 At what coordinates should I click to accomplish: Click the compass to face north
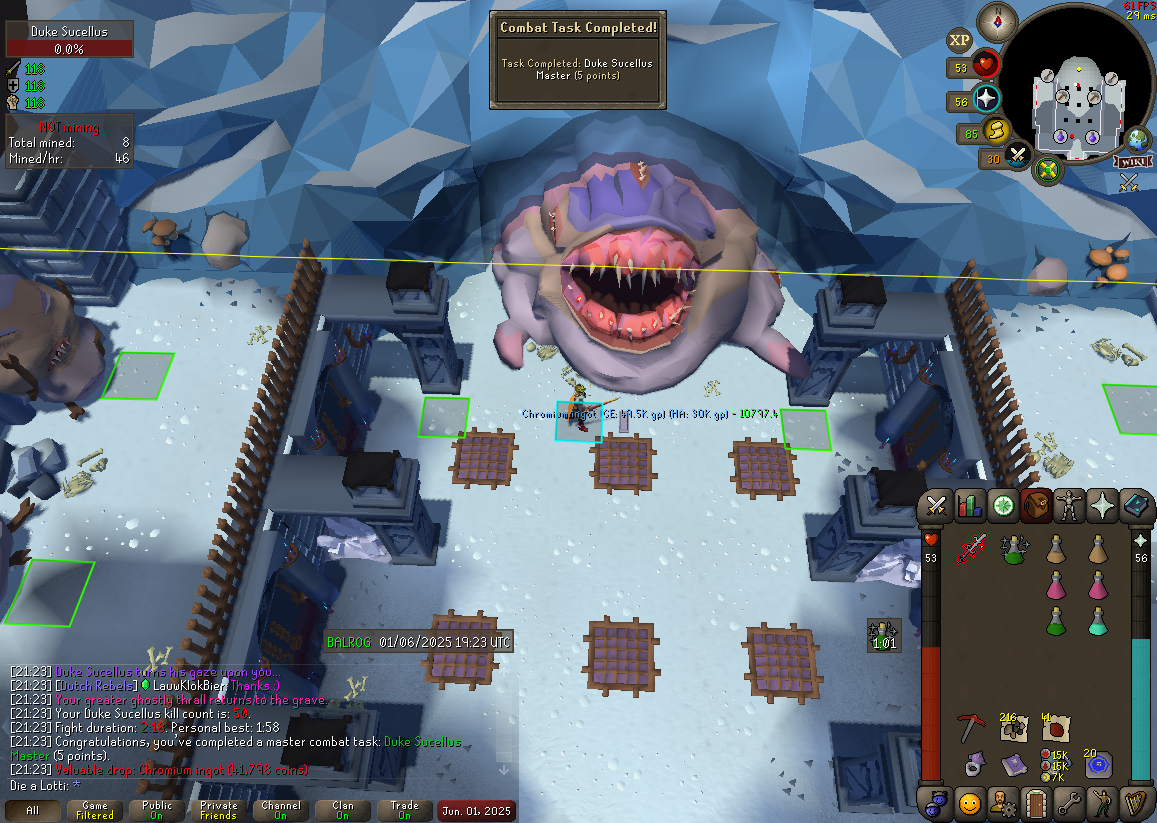click(x=996, y=18)
